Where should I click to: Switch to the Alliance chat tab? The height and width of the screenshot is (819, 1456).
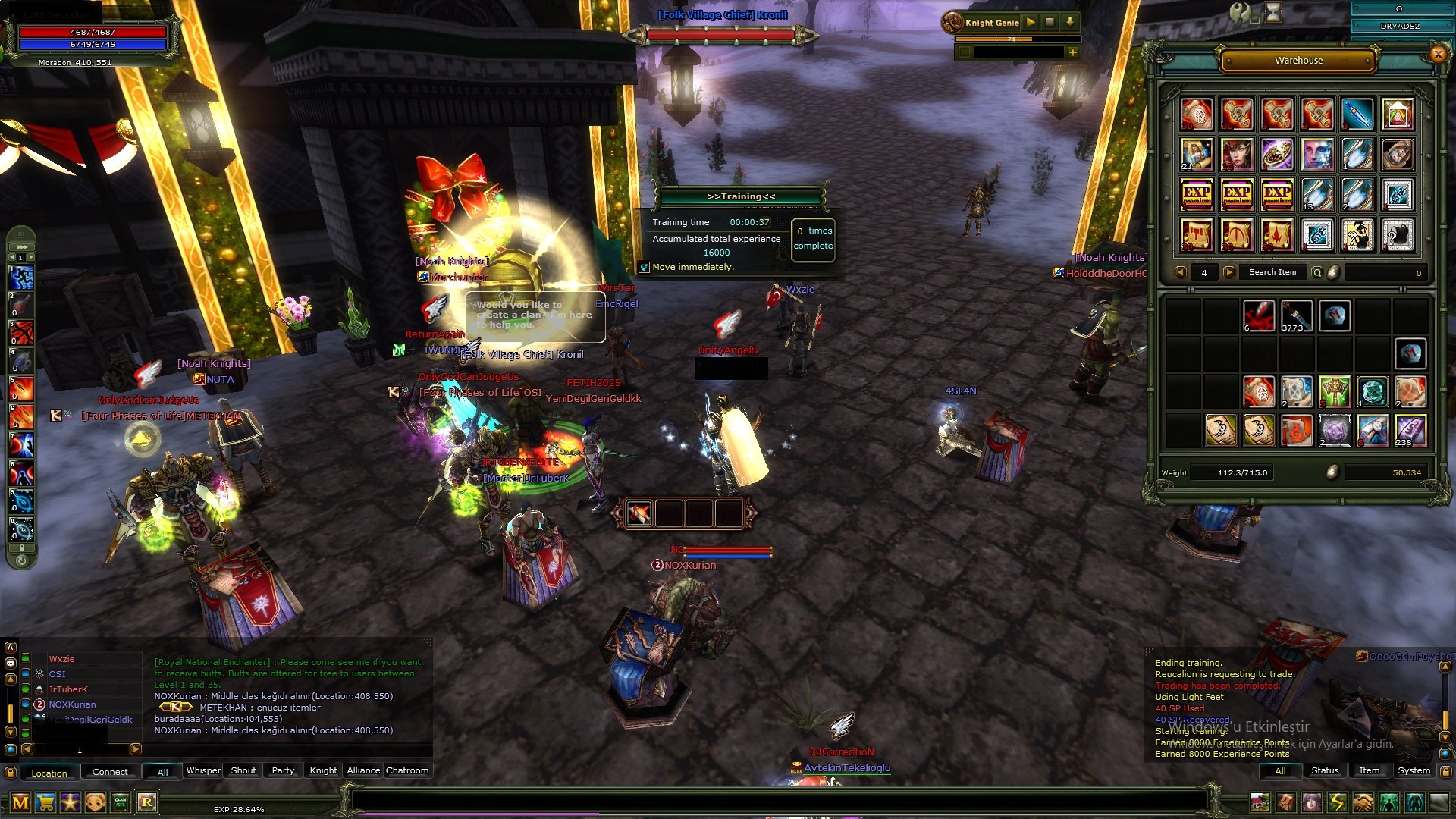pos(363,770)
